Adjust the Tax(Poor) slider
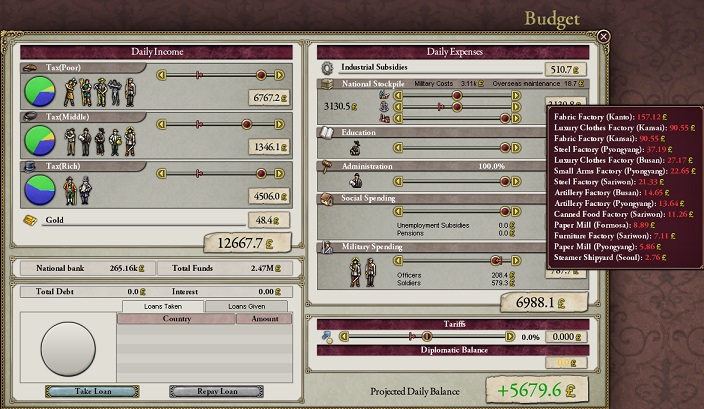Screen dimensions: 704x409 click(x=262, y=74)
